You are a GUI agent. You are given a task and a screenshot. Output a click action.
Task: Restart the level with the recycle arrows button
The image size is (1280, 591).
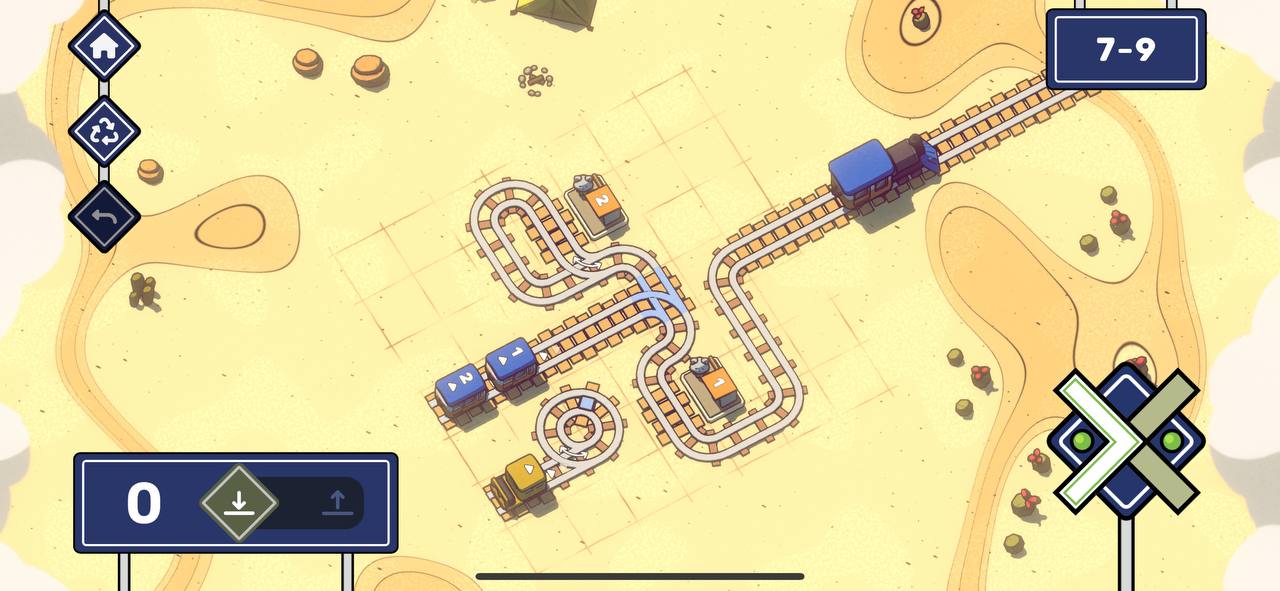[104, 131]
